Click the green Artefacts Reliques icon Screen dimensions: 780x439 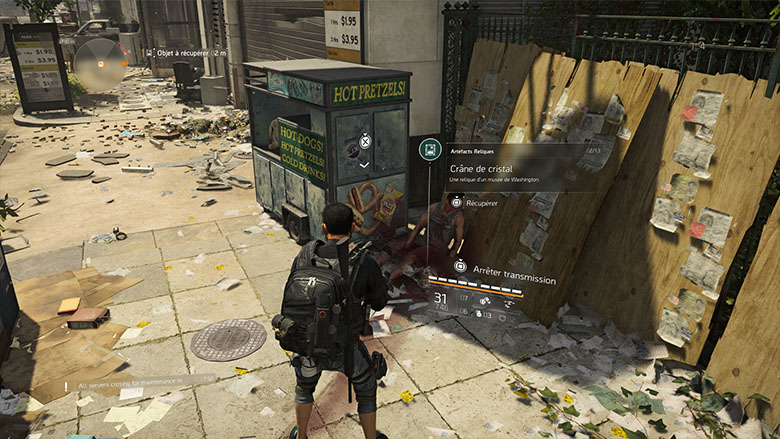pos(430,150)
